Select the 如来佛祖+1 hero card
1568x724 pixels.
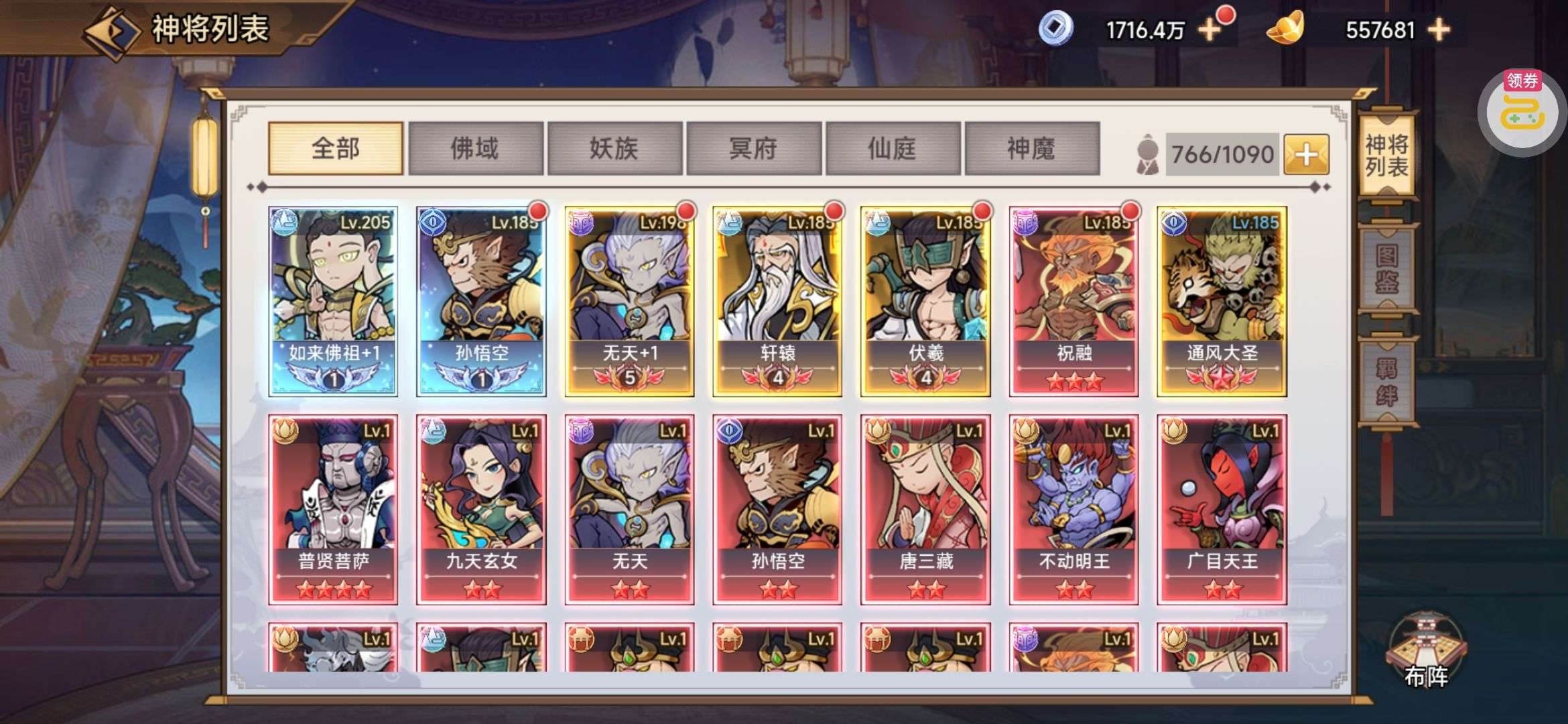[x=333, y=302]
